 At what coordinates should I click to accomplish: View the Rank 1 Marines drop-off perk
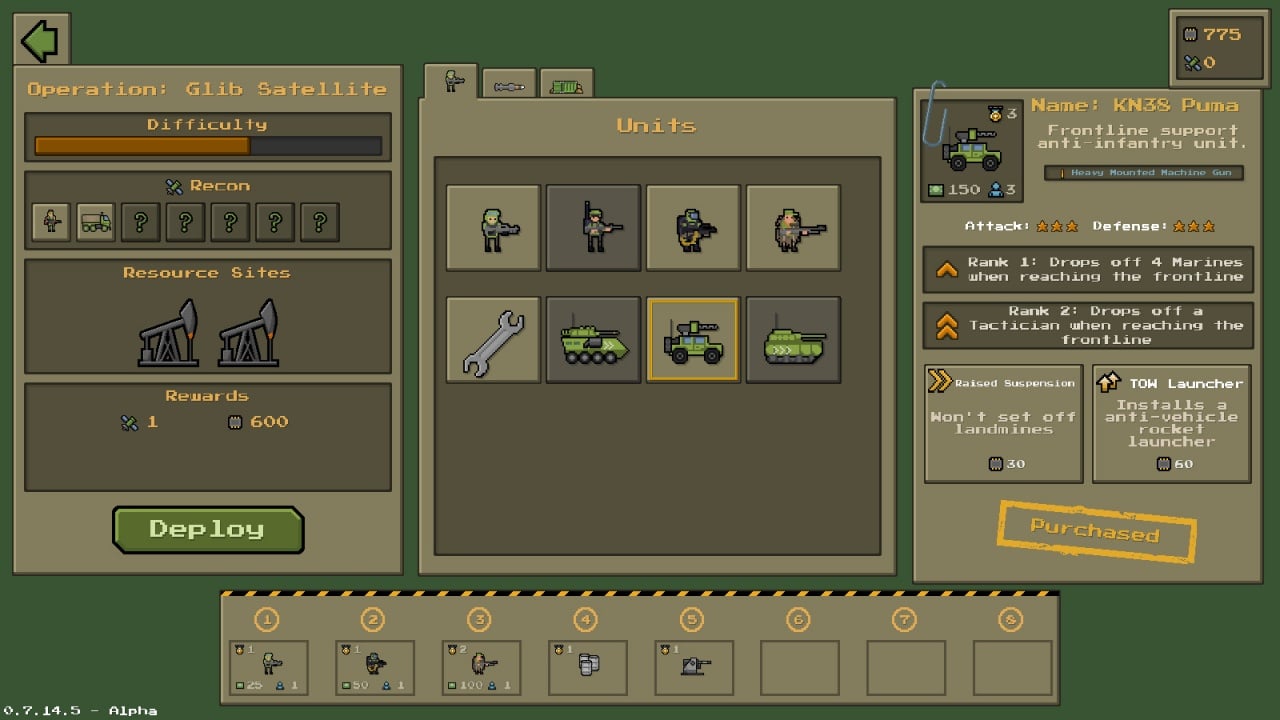[1087, 270]
